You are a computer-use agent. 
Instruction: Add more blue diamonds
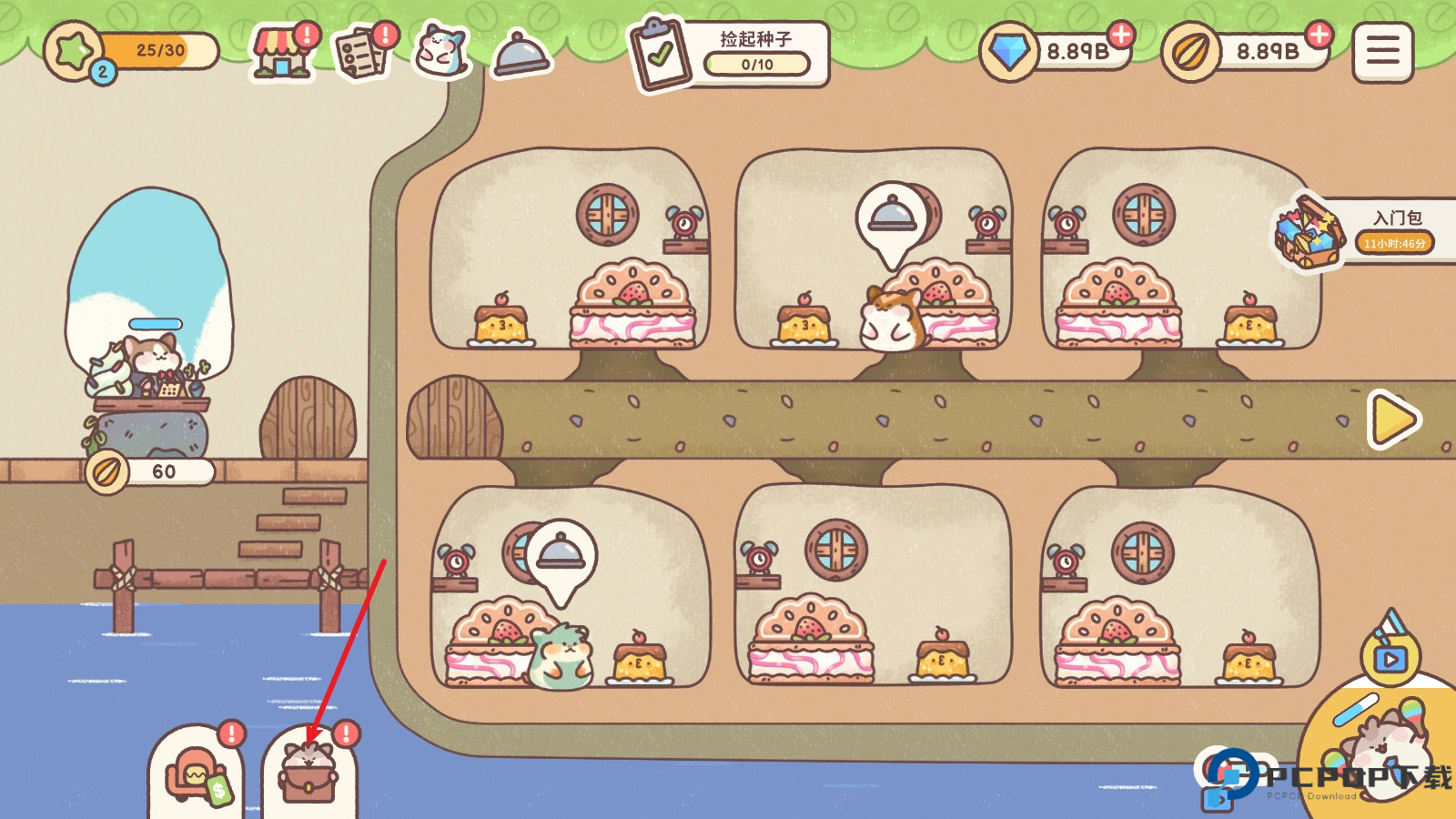click(1121, 35)
